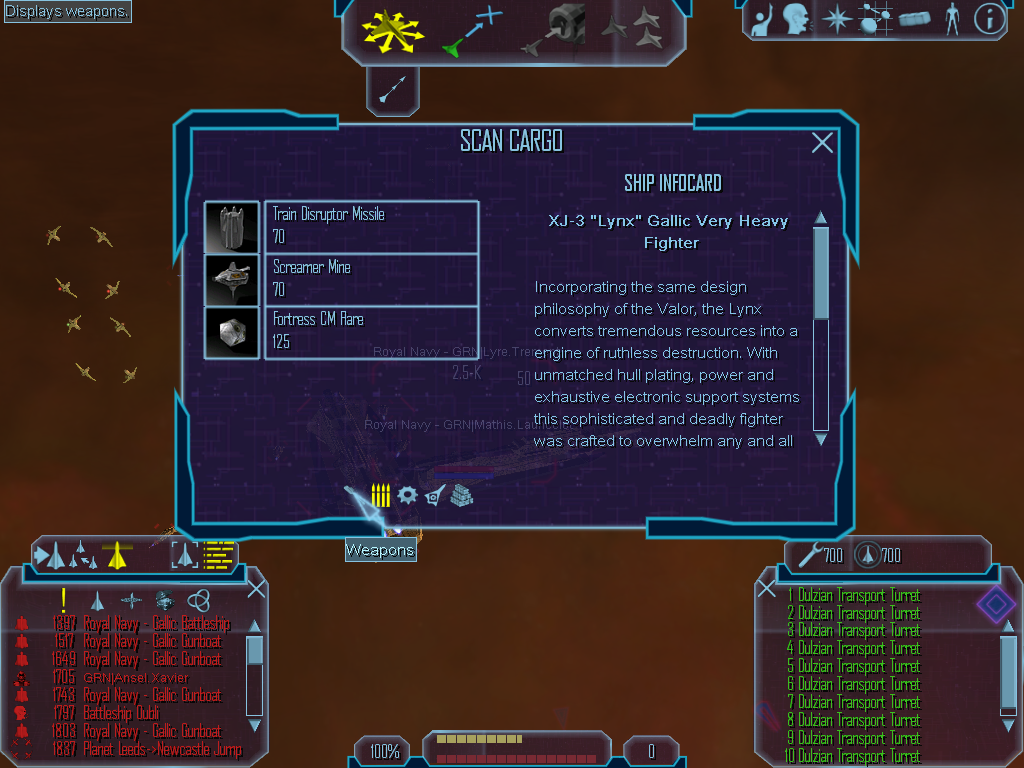Choose the Fortress CM Flare cargo item
Viewport: 1024px width, 768px height.
pyautogui.click(x=371, y=331)
